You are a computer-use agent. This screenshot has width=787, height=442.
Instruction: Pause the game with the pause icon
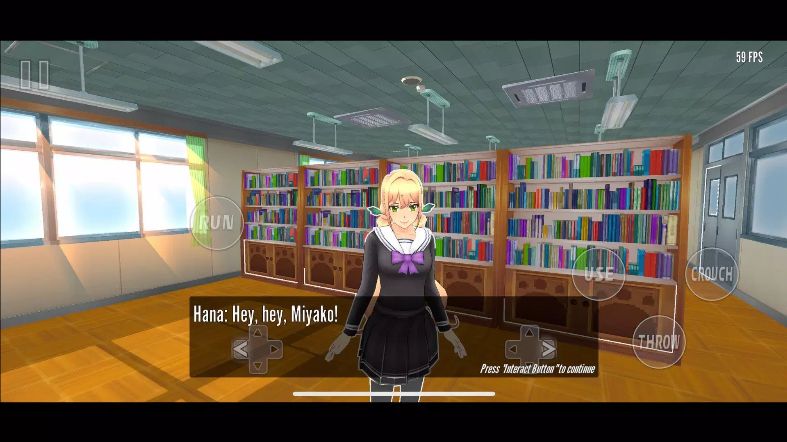[x=34, y=75]
